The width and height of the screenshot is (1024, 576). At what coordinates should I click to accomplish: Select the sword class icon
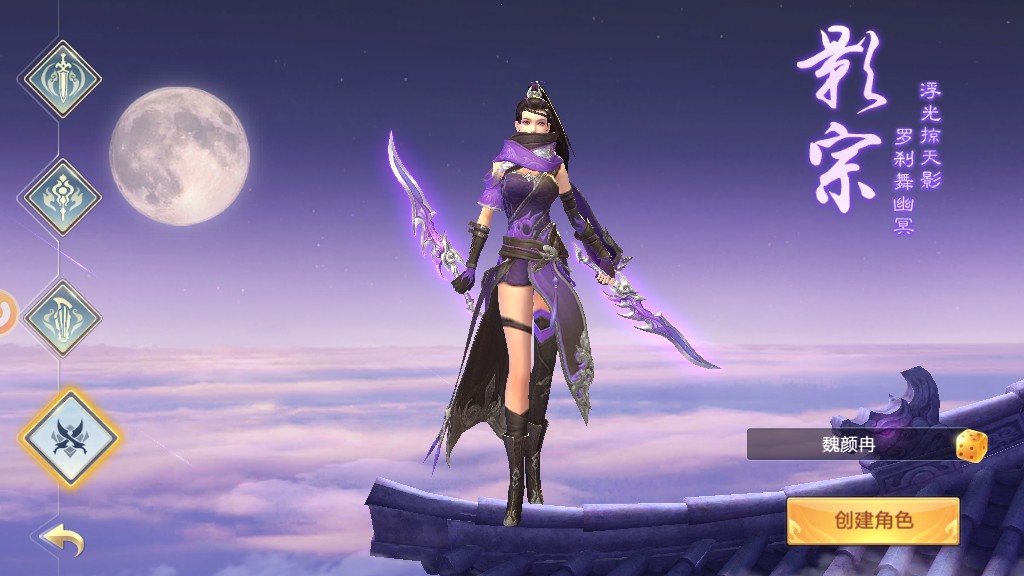(x=62, y=78)
